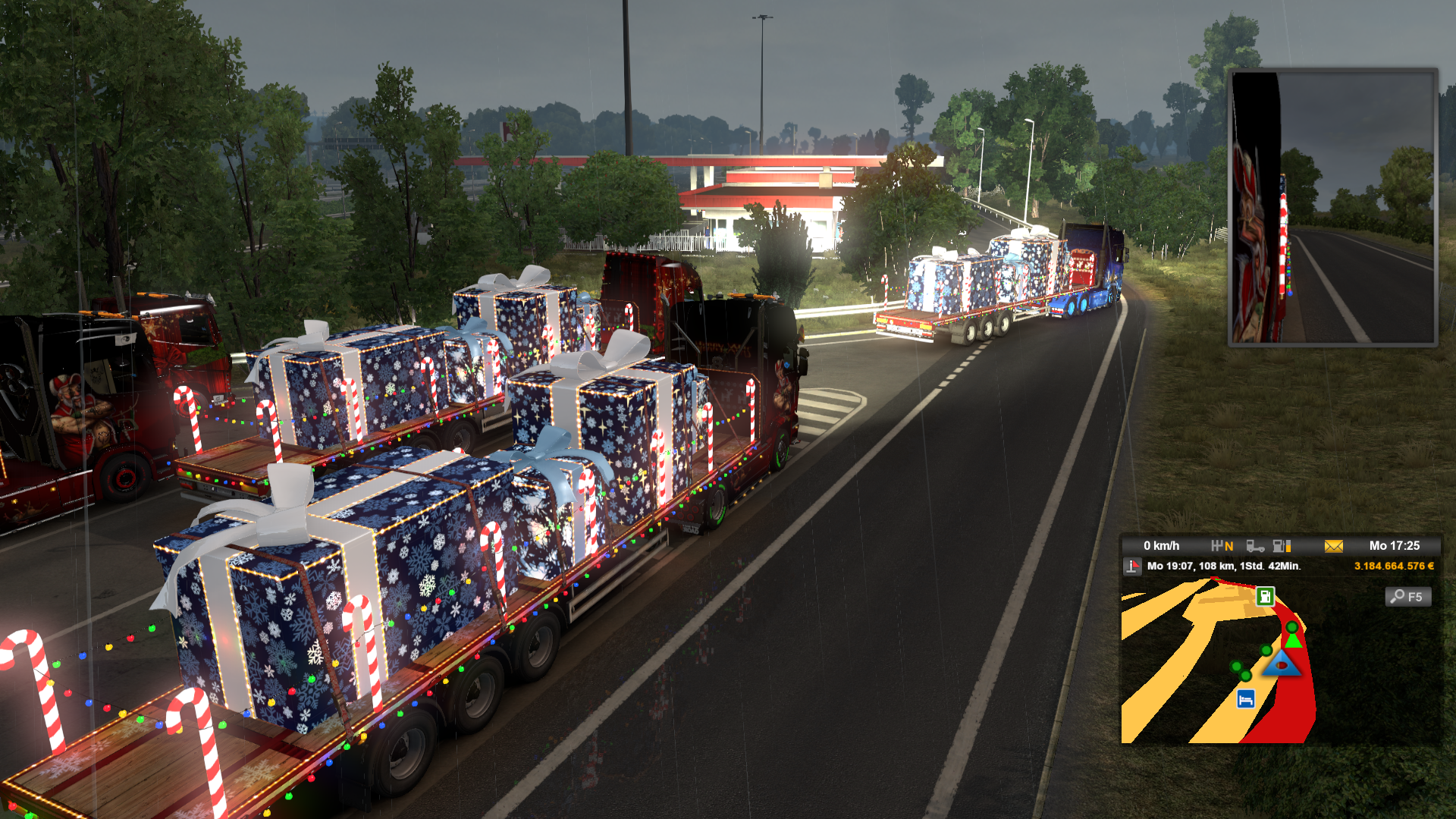
Task: Click the rear-view mirror panel
Action: point(1332,207)
